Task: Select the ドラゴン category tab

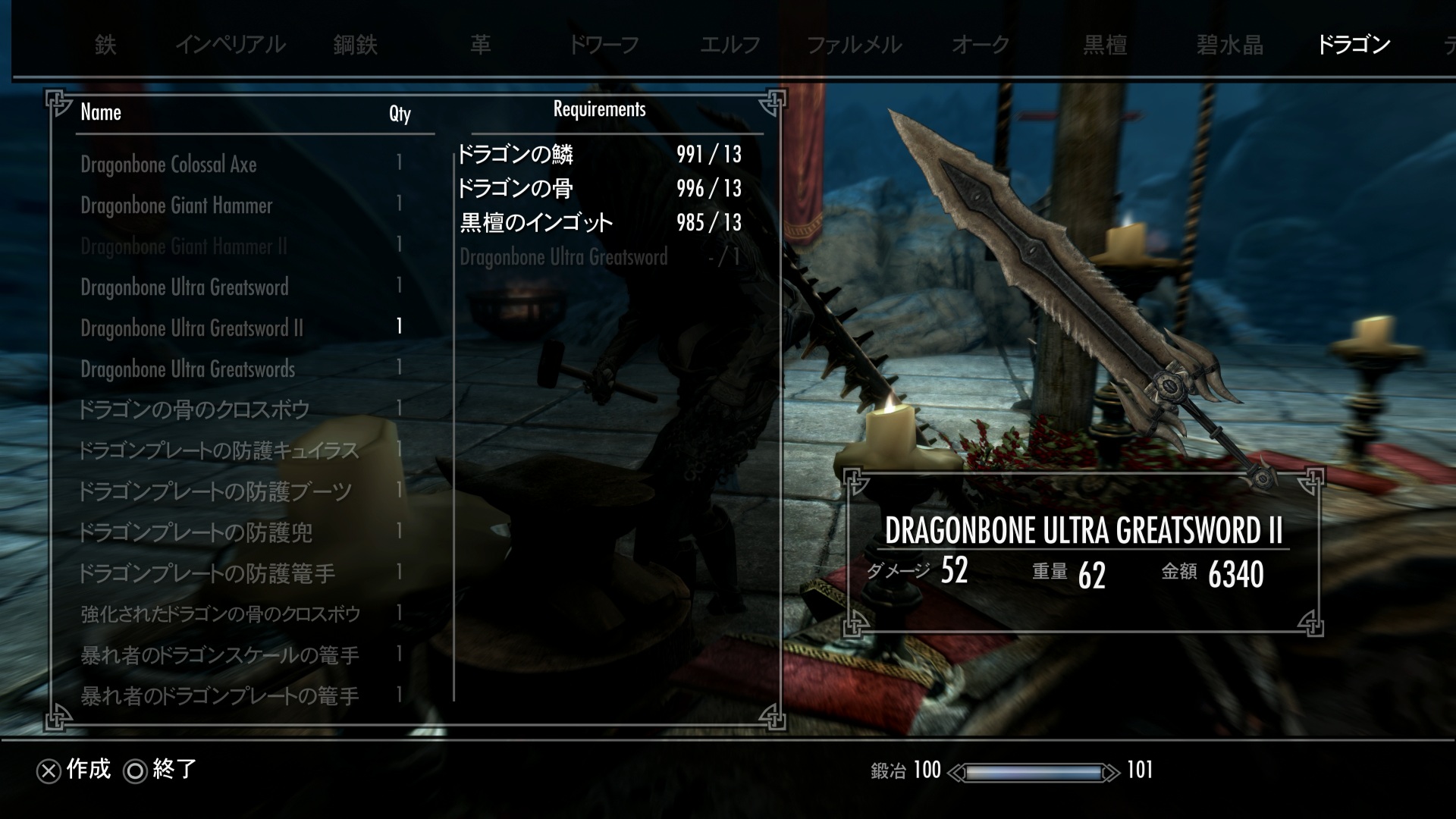Action: [x=1354, y=45]
